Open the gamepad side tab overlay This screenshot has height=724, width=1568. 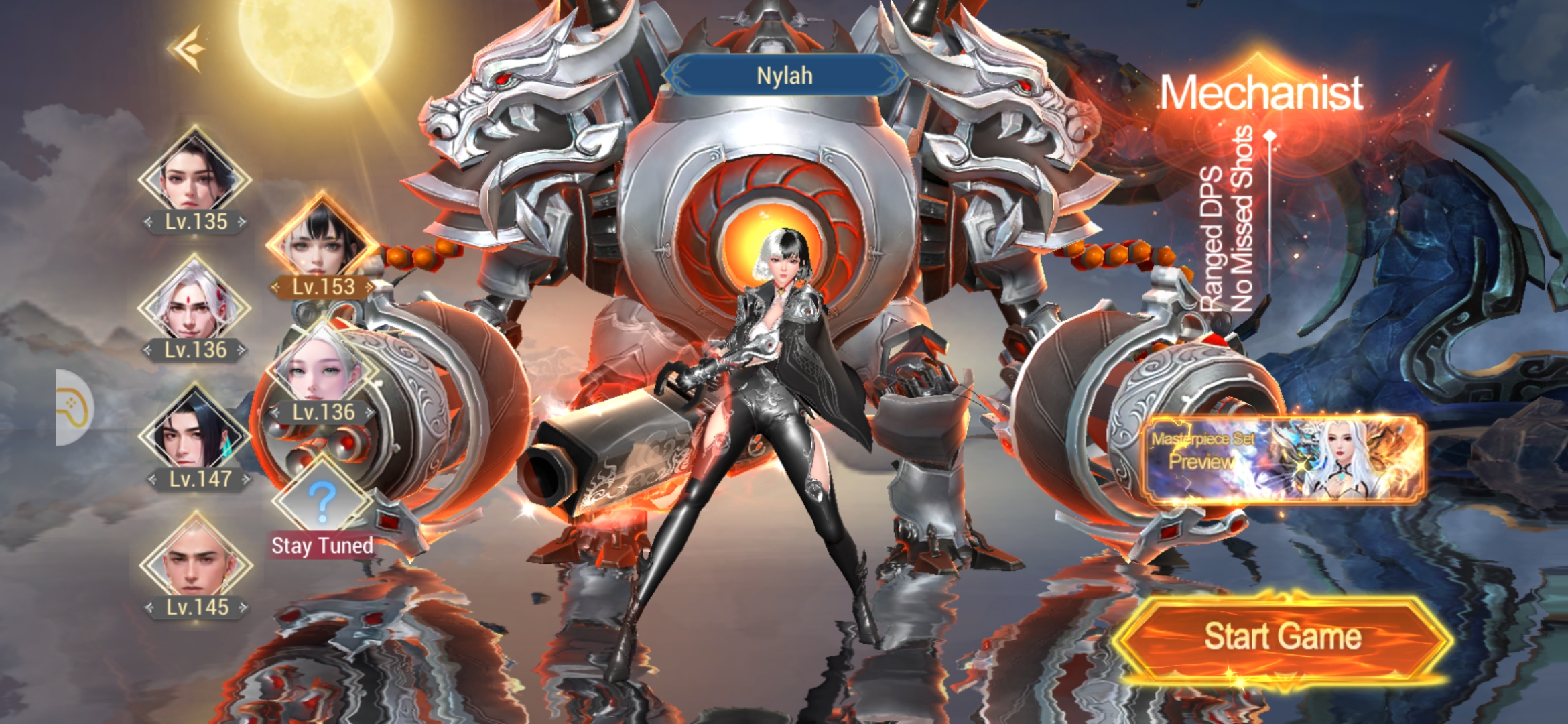click(74, 408)
